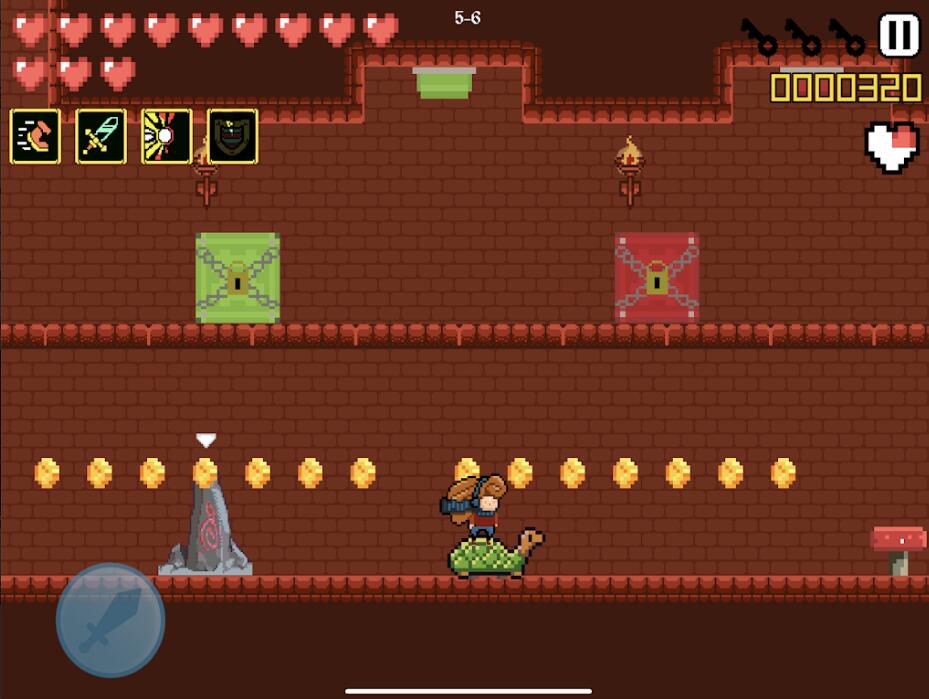Pause the game
The height and width of the screenshot is (699, 929).
coord(898,36)
